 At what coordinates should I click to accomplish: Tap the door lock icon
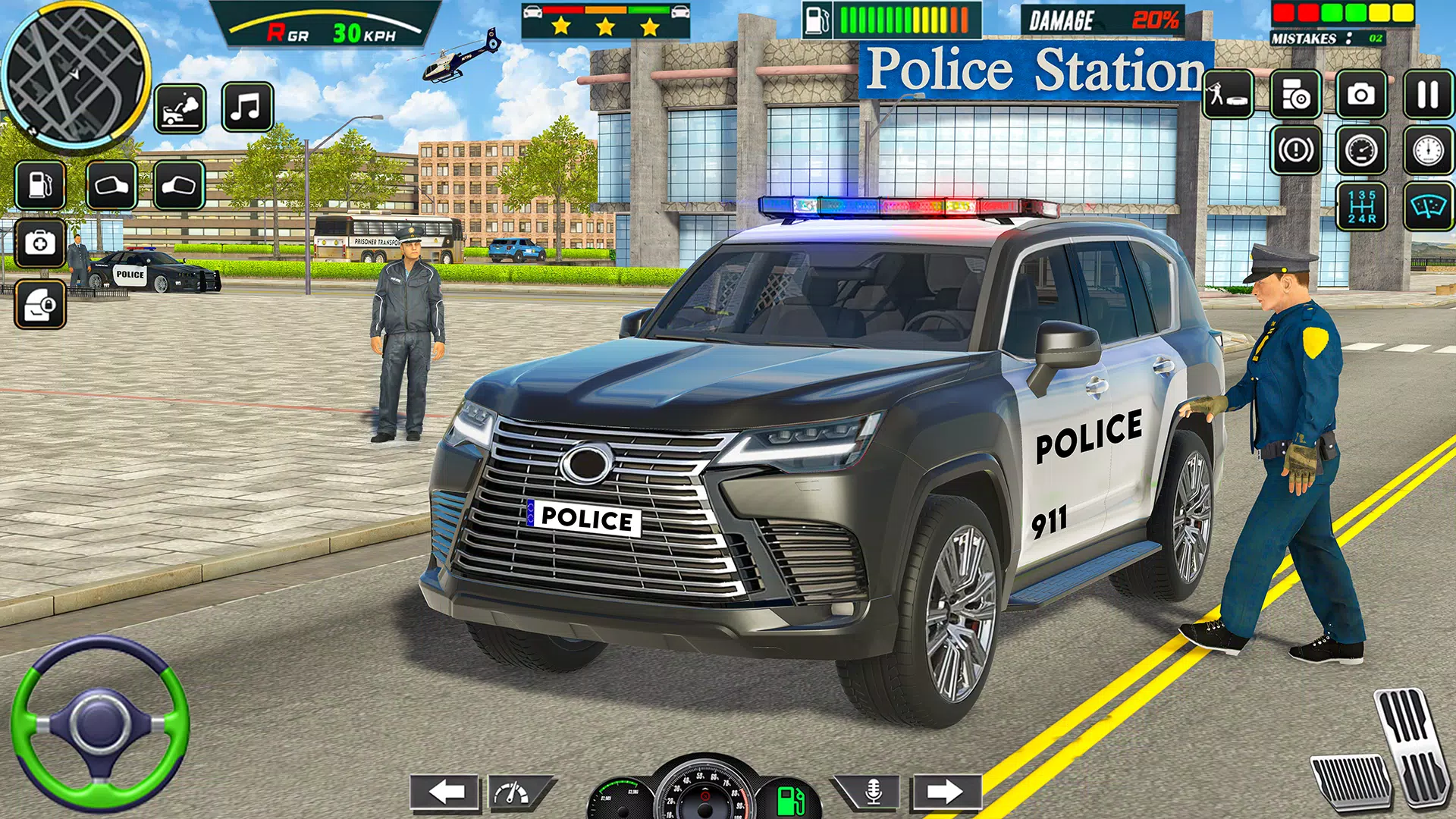click(42, 306)
